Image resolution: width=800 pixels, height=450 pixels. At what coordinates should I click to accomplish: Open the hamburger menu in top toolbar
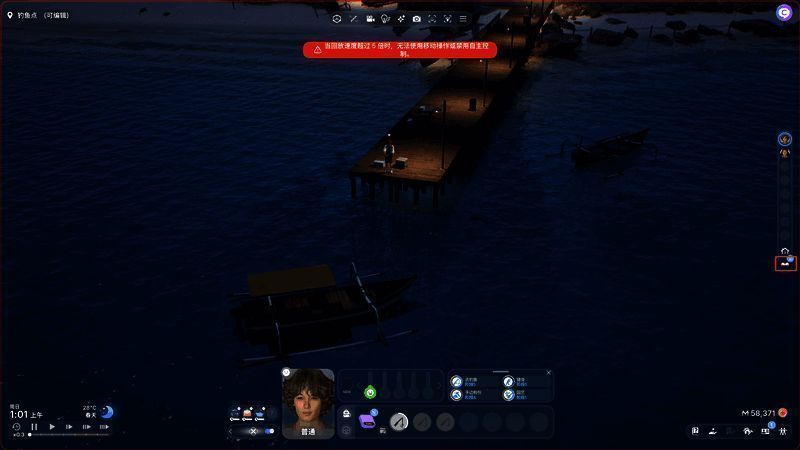coord(462,19)
